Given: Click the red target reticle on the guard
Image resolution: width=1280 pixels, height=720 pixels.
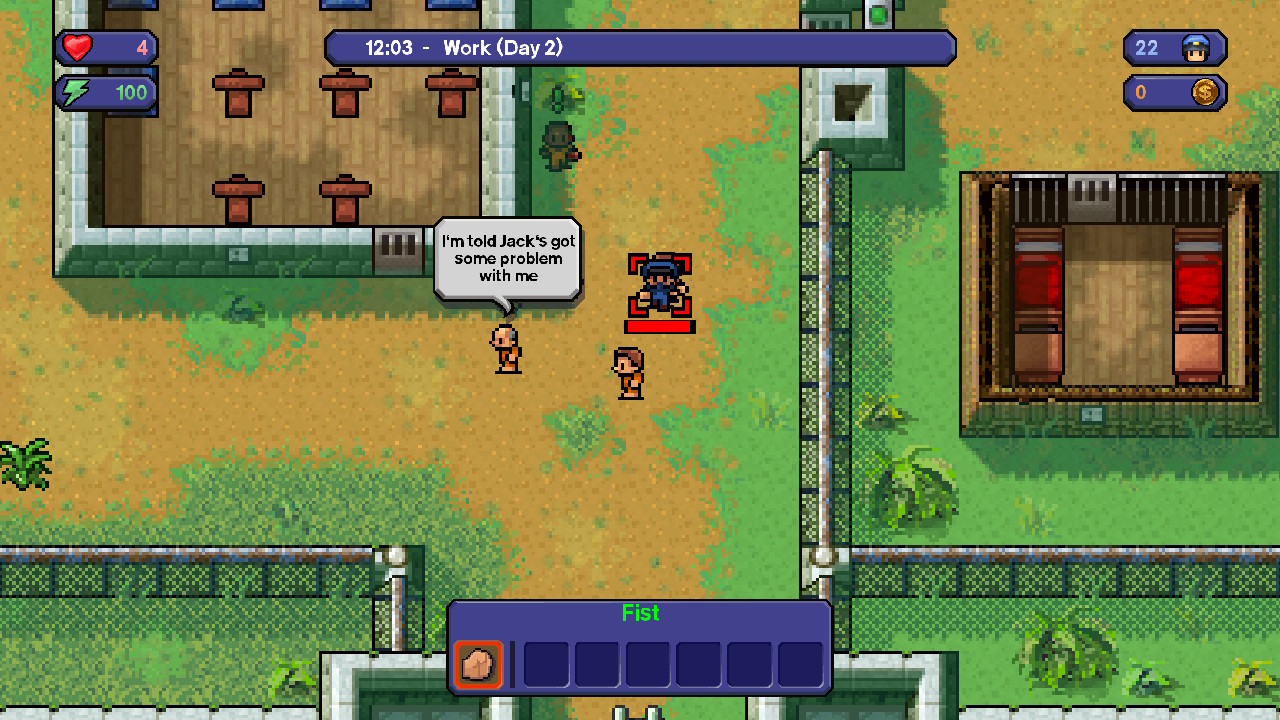Looking at the screenshot, I should (658, 285).
